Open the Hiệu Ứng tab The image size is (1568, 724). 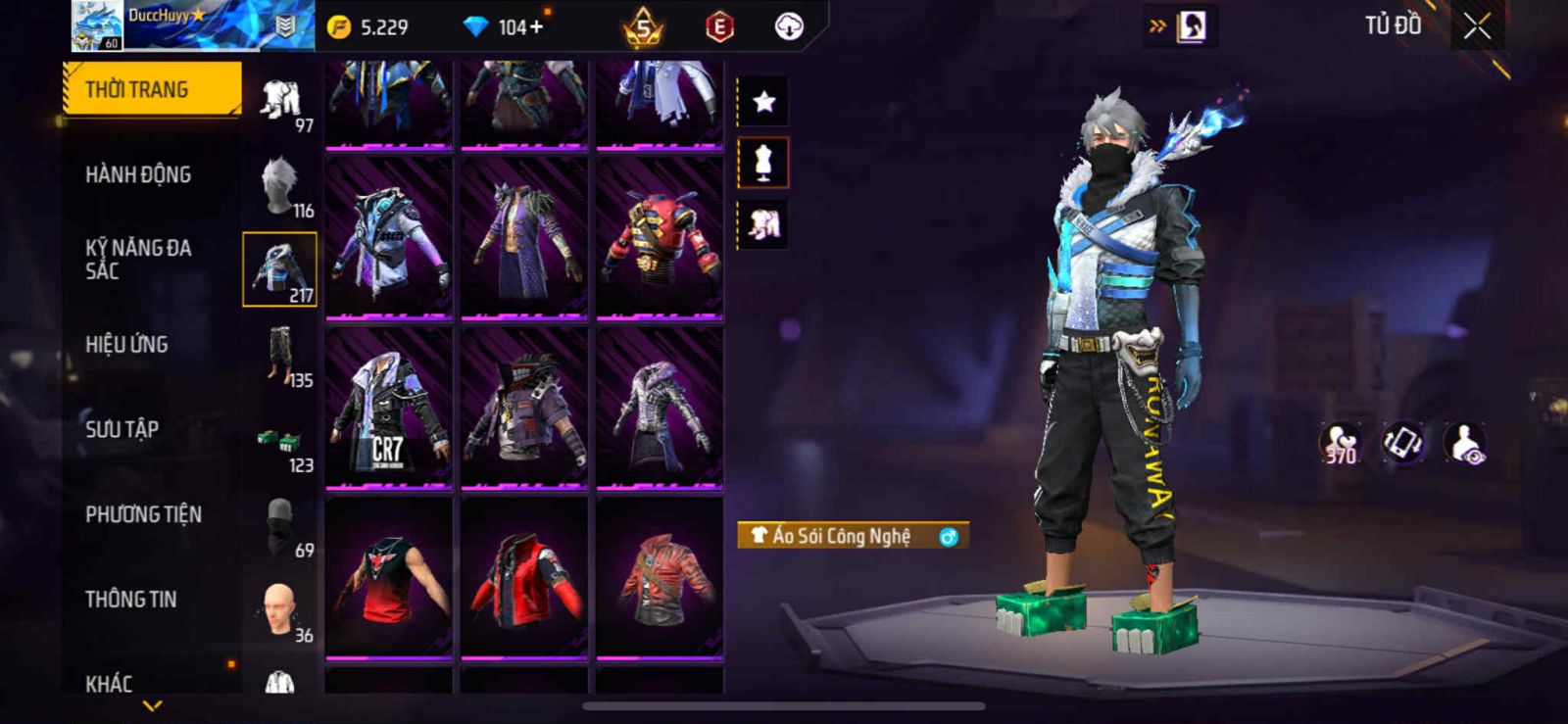click(x=126, y=345)
